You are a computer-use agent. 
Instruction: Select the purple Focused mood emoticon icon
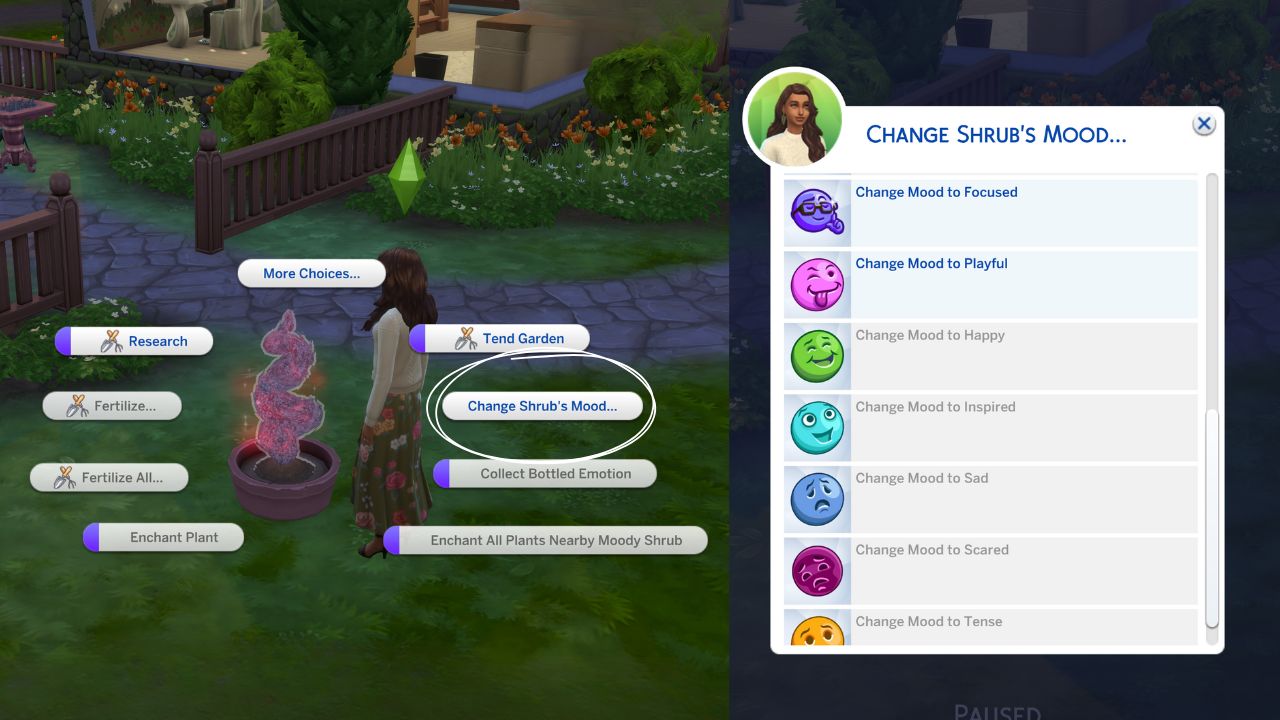tap(817, 212)
